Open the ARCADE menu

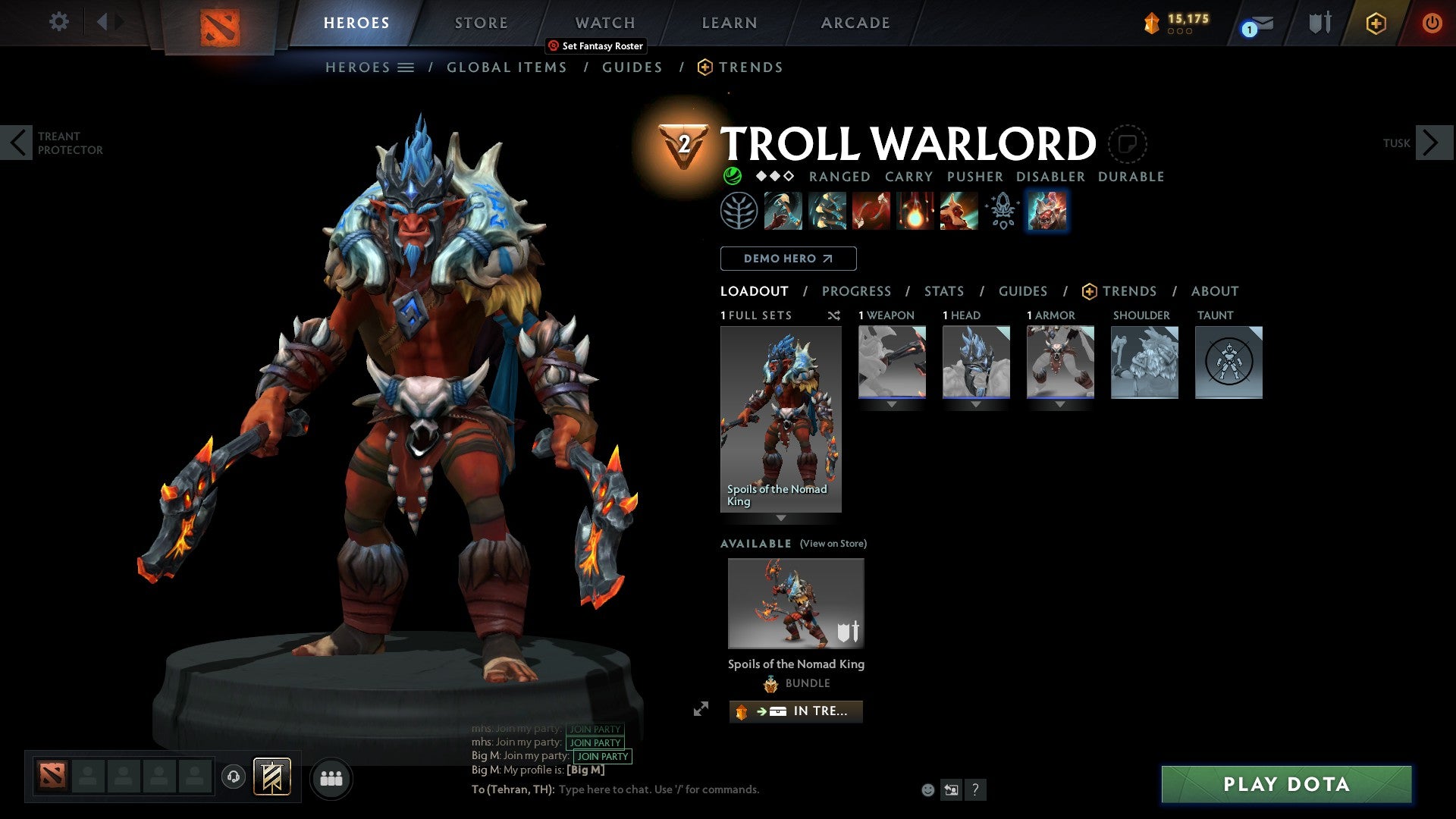(855, 23)
